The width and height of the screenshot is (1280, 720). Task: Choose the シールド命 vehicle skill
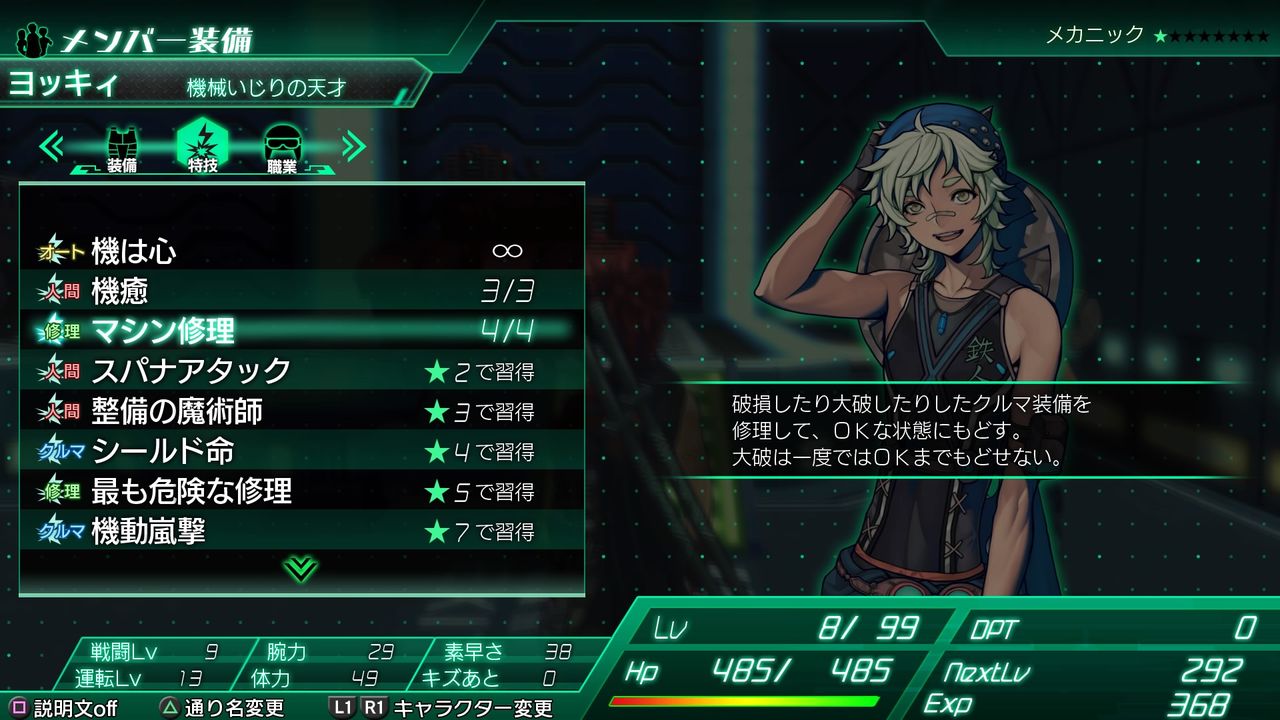(300, 451)
